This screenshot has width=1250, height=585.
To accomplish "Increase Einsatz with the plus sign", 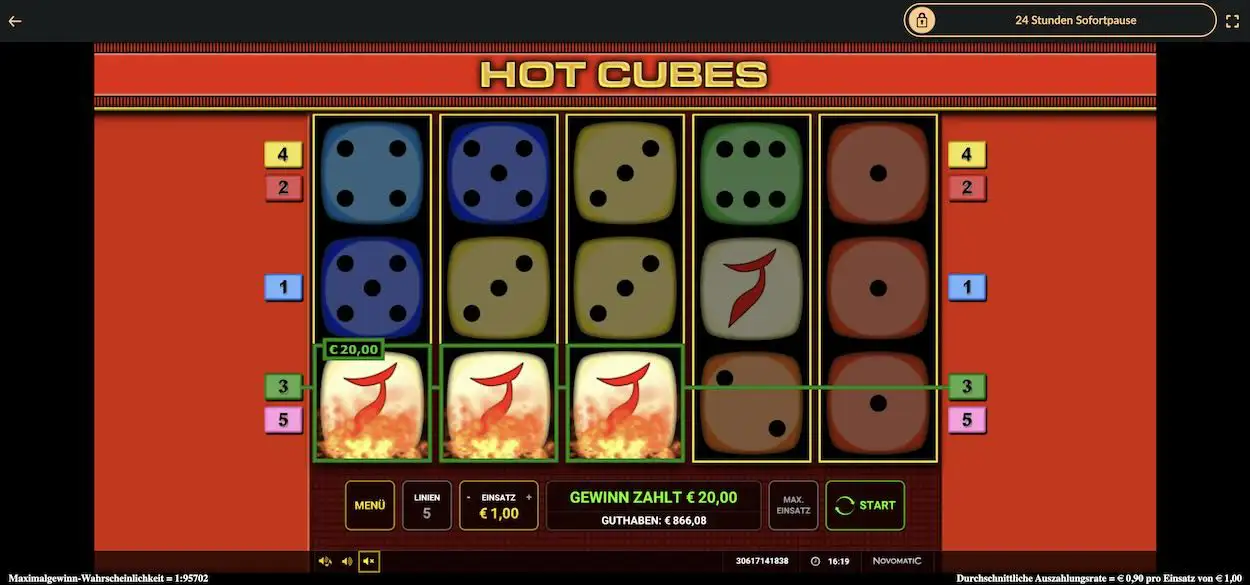I will click(x=529, y=497).
